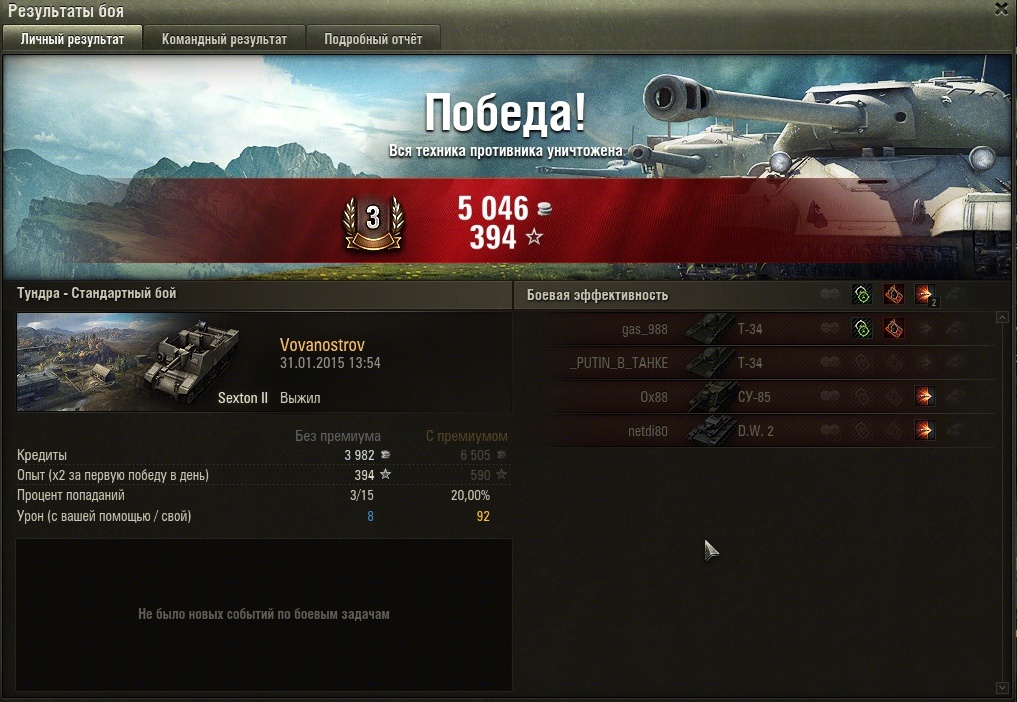
Task: Click the green spotted icon in gas_988's row
Action: point(861,329)
